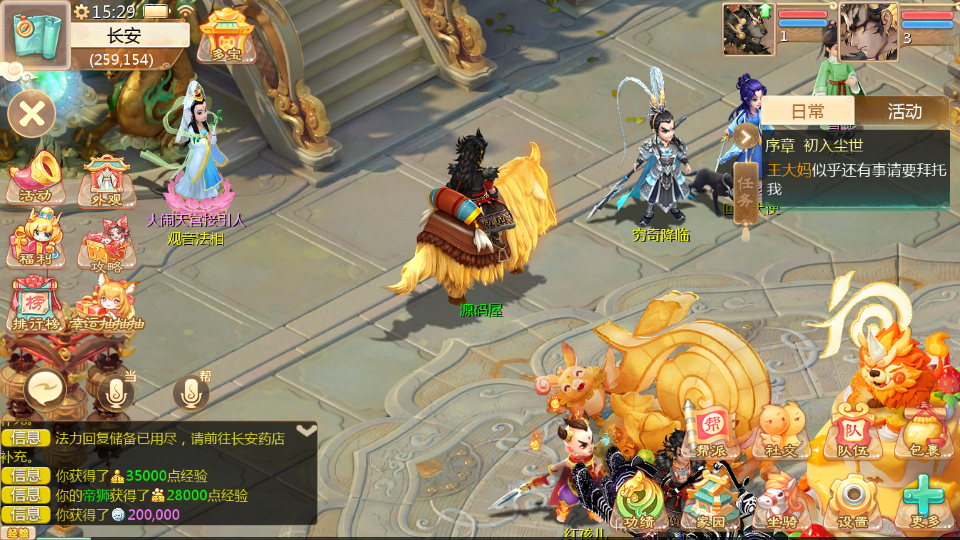Open the 设置 settings gear

[852, 500]
